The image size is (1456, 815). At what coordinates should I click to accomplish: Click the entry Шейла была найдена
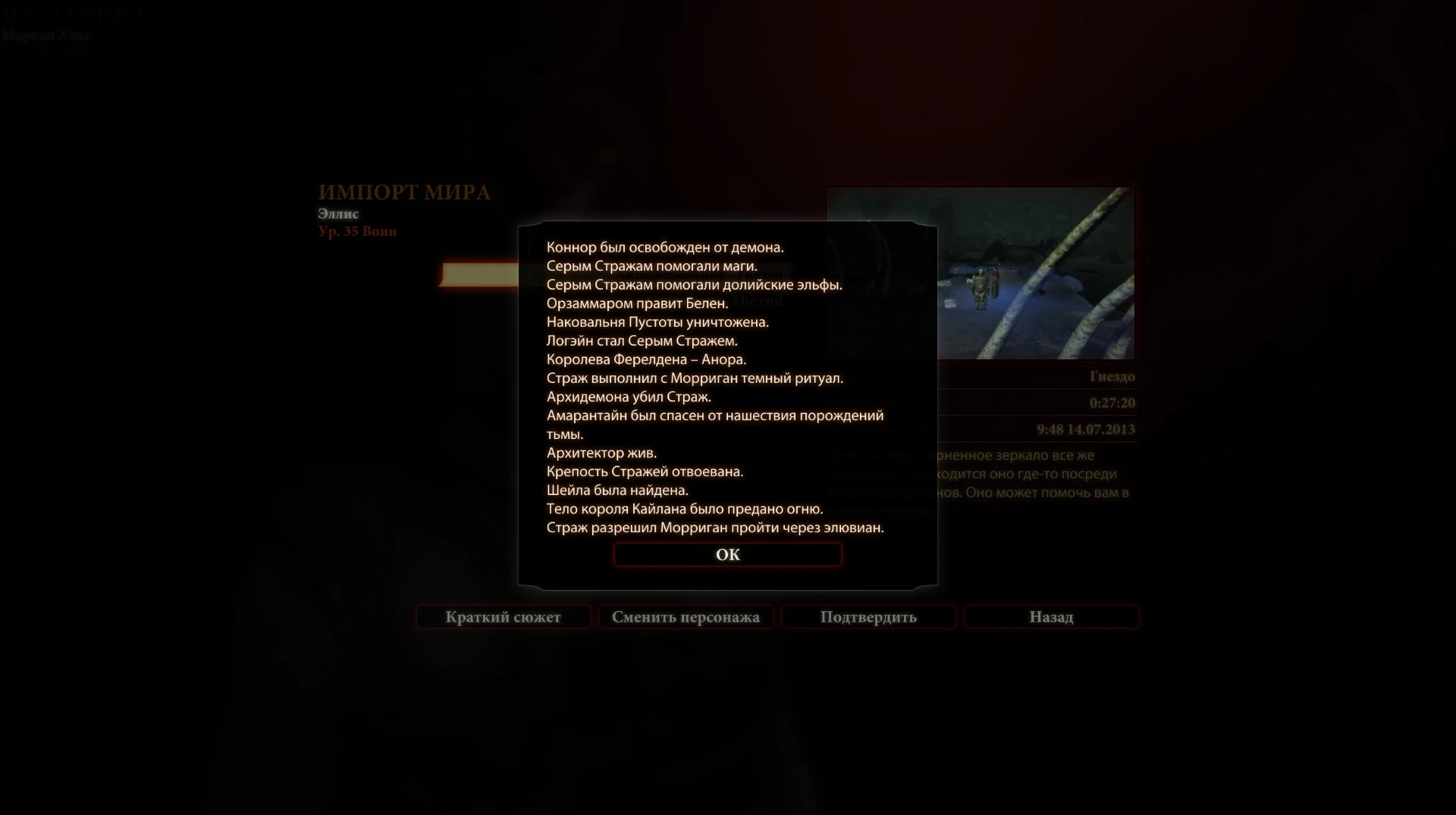pyautogui.click(x=617, y=490)
